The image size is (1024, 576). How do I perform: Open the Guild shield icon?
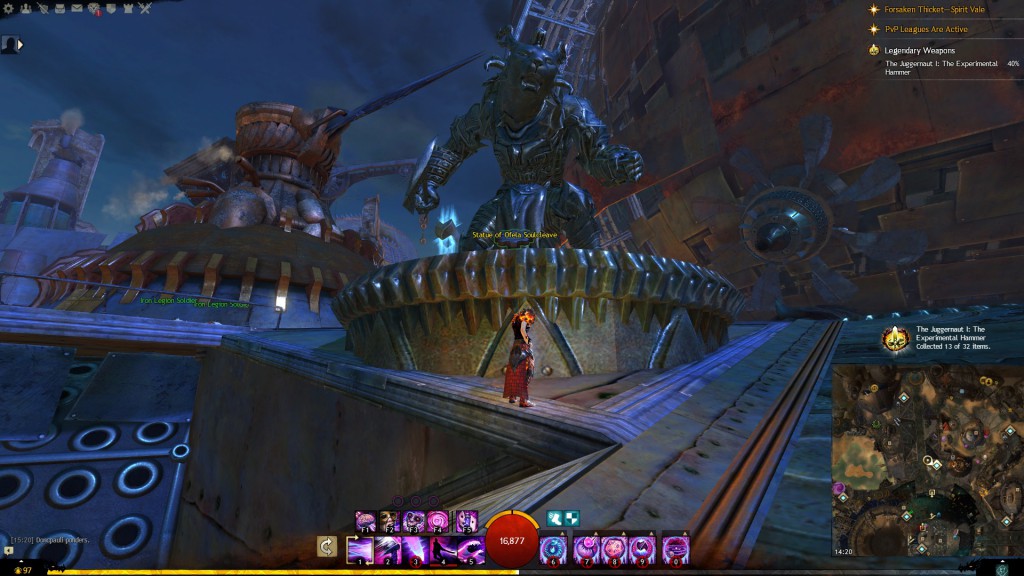tap(111, 8)
